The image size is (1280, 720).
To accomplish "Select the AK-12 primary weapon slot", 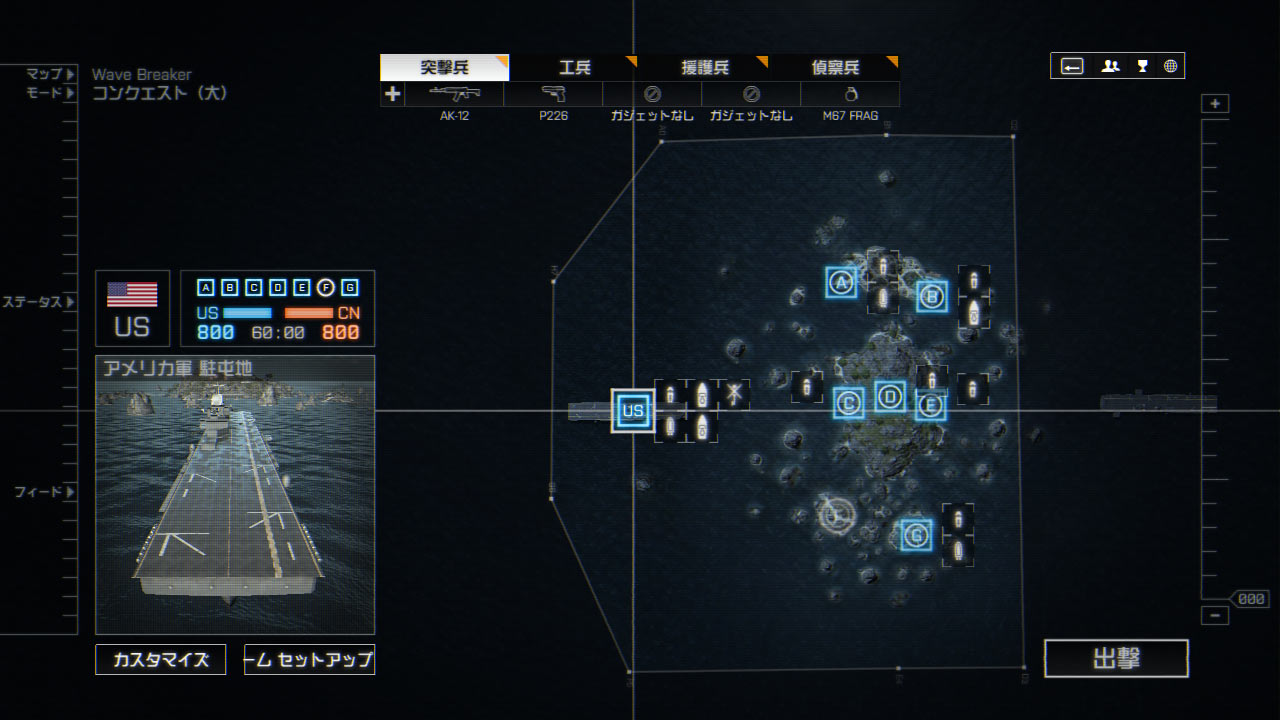I will (454, 95).
